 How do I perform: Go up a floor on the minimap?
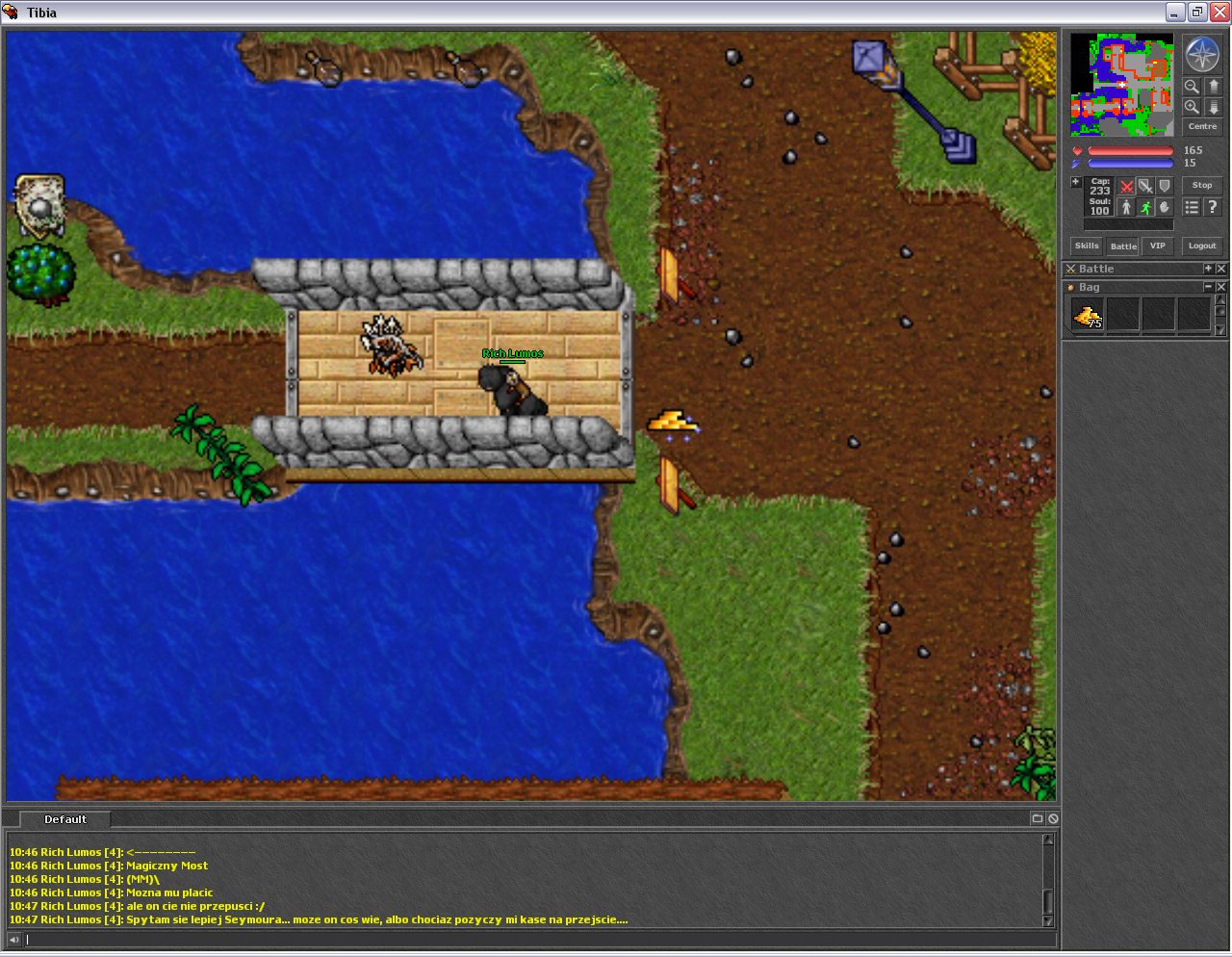point(1213,87)
